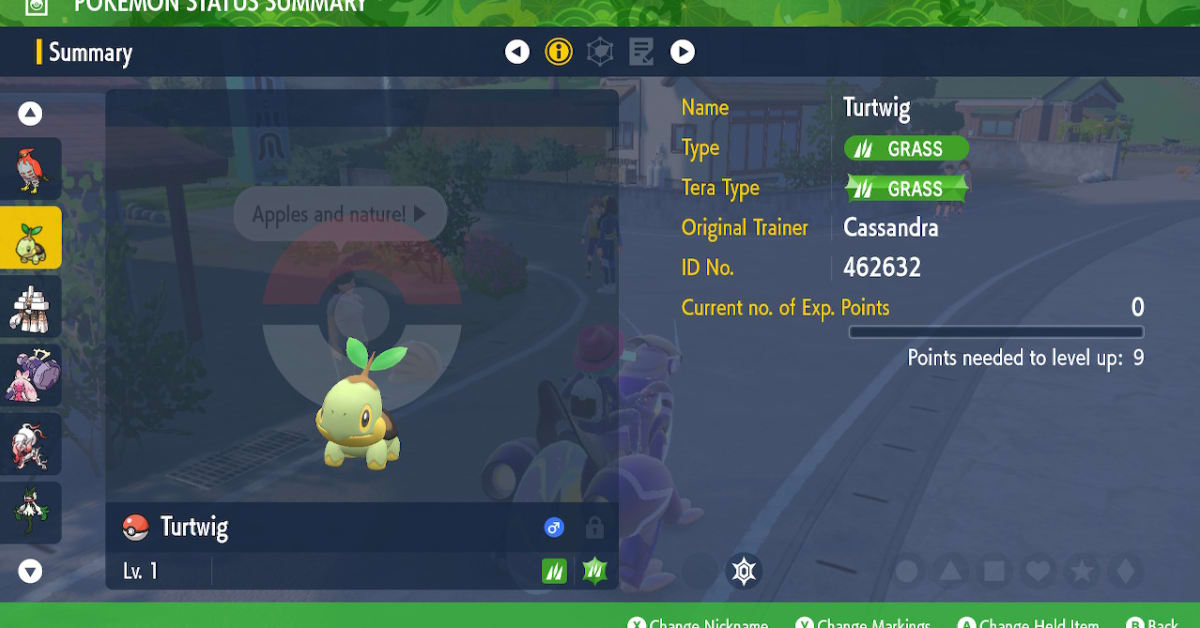Toggle the star marking
Image resolution: width=1200 pixels, height=628 pixels.
coord(1082,571)
